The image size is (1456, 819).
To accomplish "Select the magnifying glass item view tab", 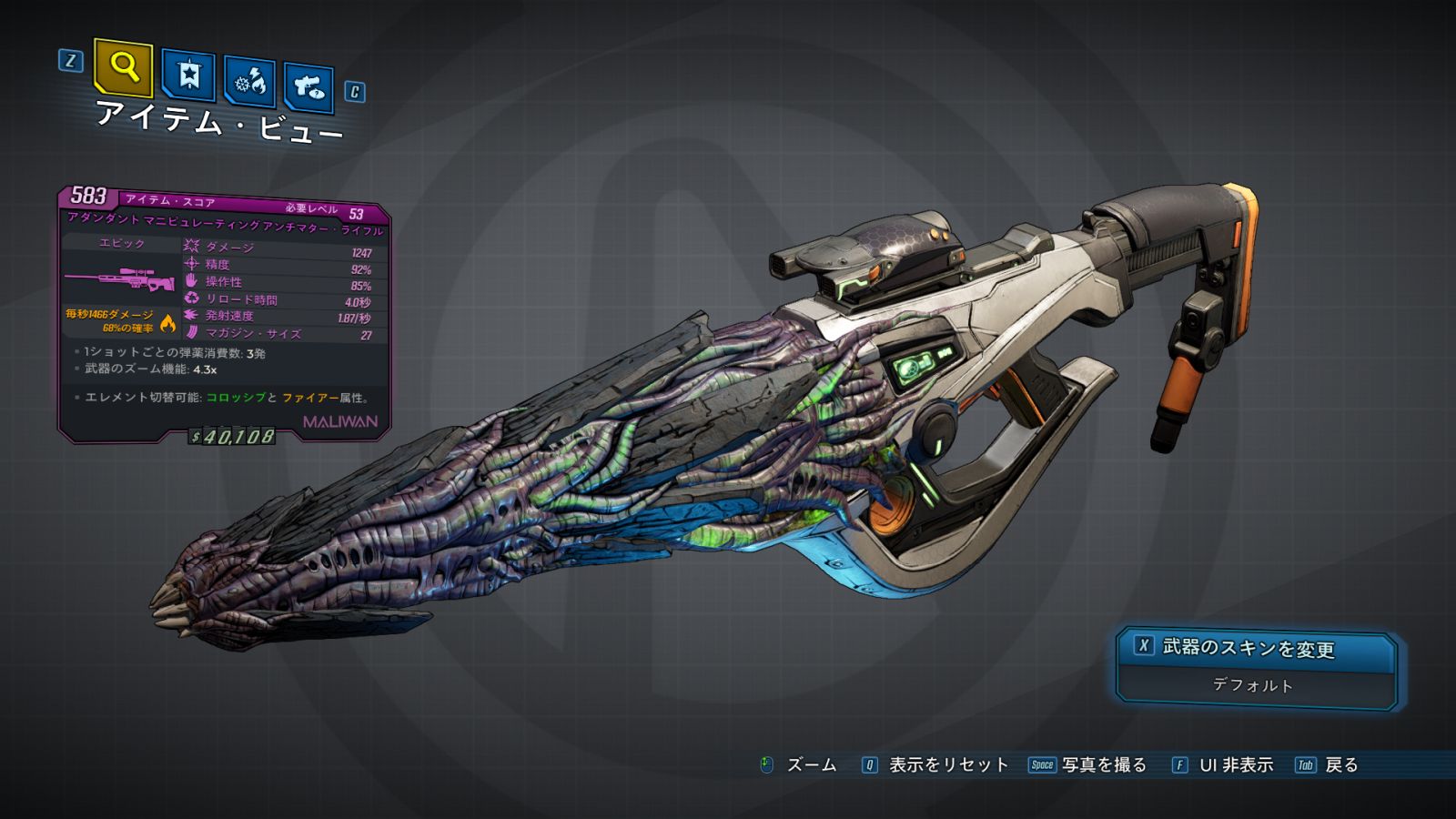I will [123, 66].
